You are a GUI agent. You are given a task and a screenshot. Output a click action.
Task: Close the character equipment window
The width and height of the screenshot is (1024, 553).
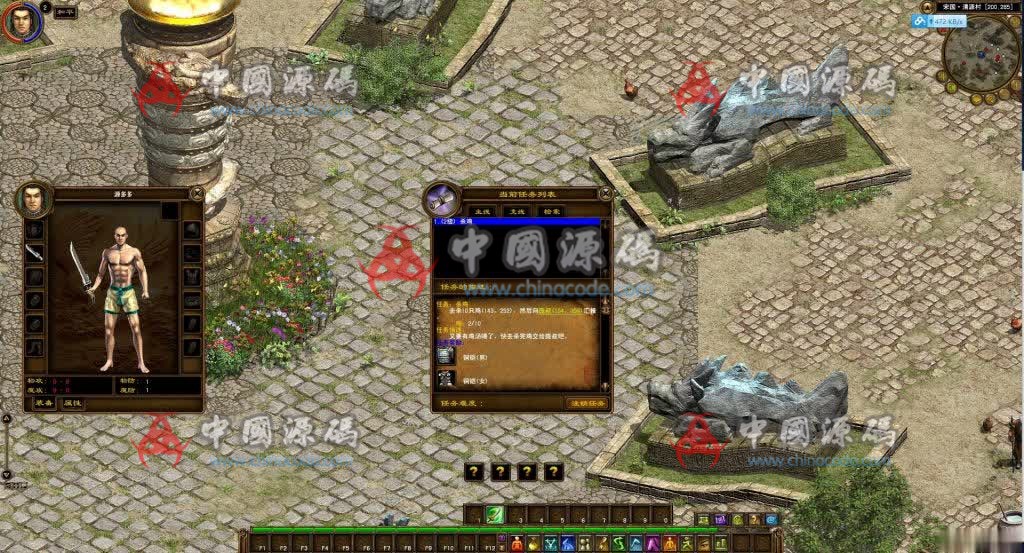tap(197, 192)
